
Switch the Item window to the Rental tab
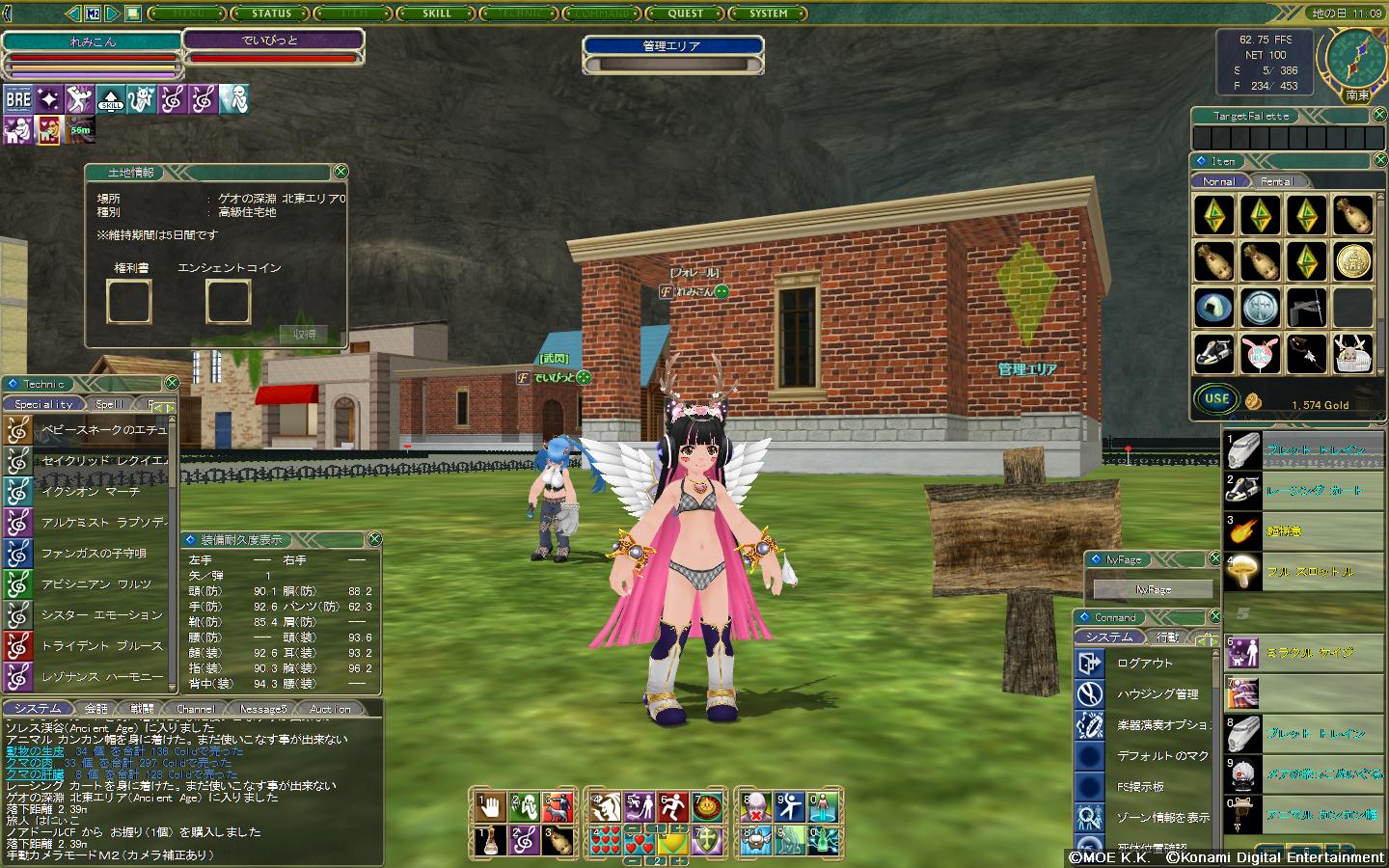click(1276, 181)
